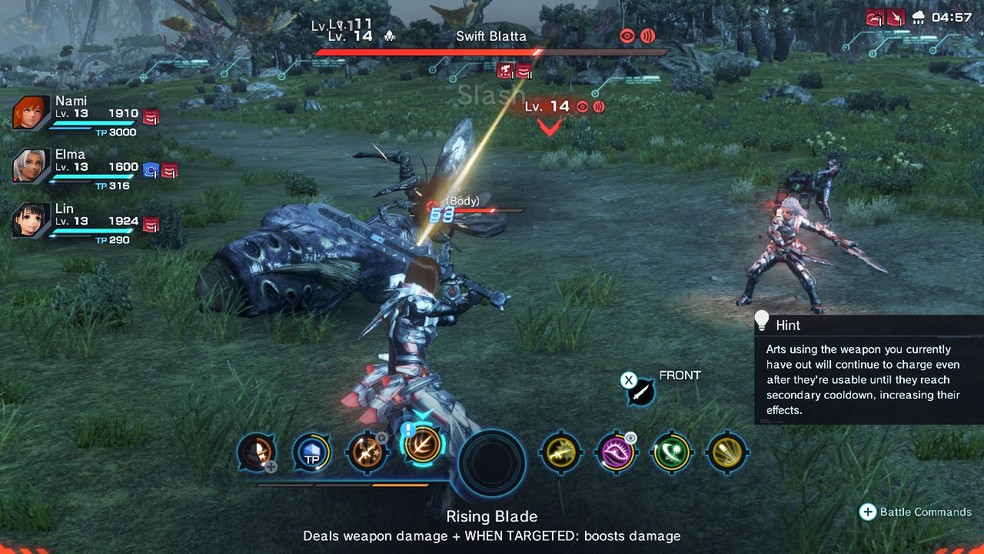Select Lin's party portrait
This screenshot has width=984, height=554.
click(31, 221)
